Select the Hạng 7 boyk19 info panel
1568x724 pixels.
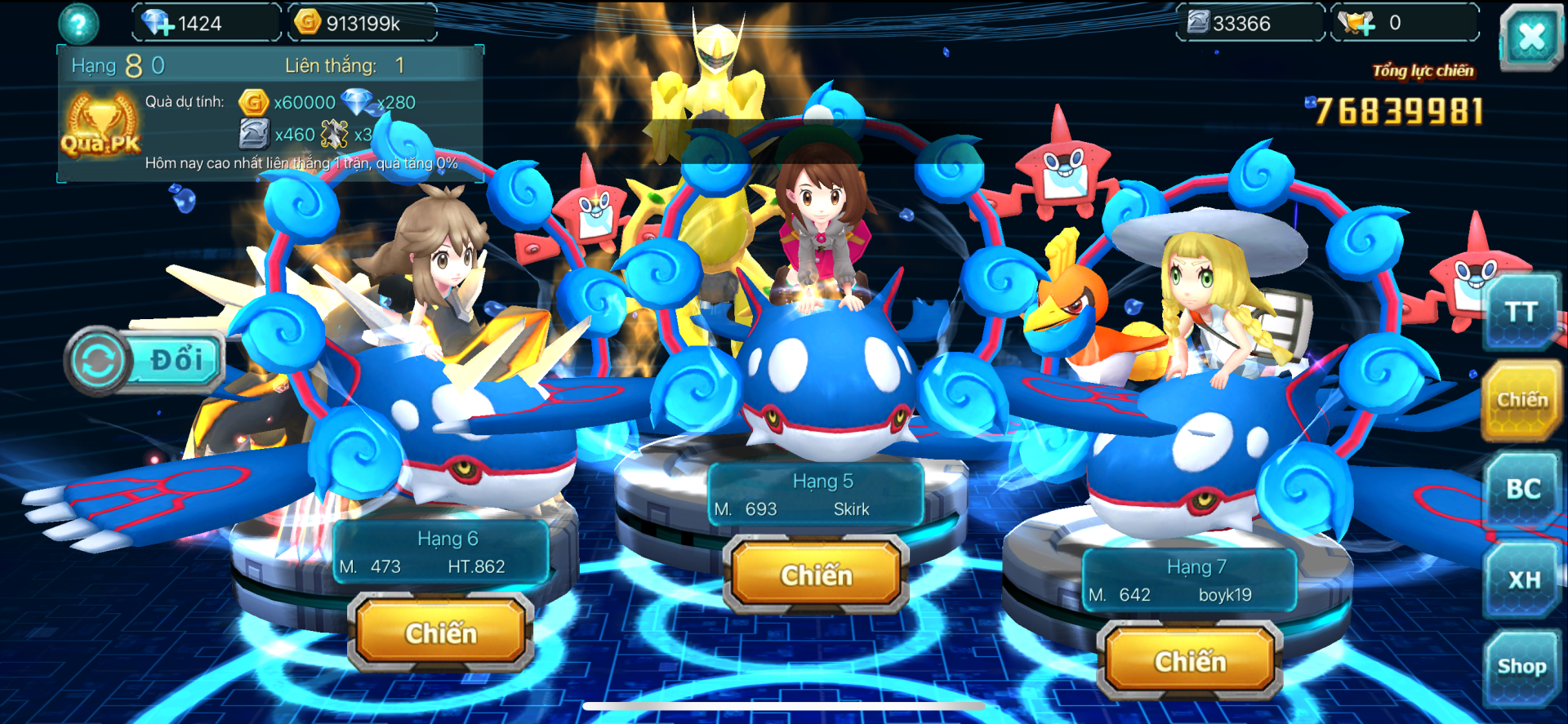1190,580
